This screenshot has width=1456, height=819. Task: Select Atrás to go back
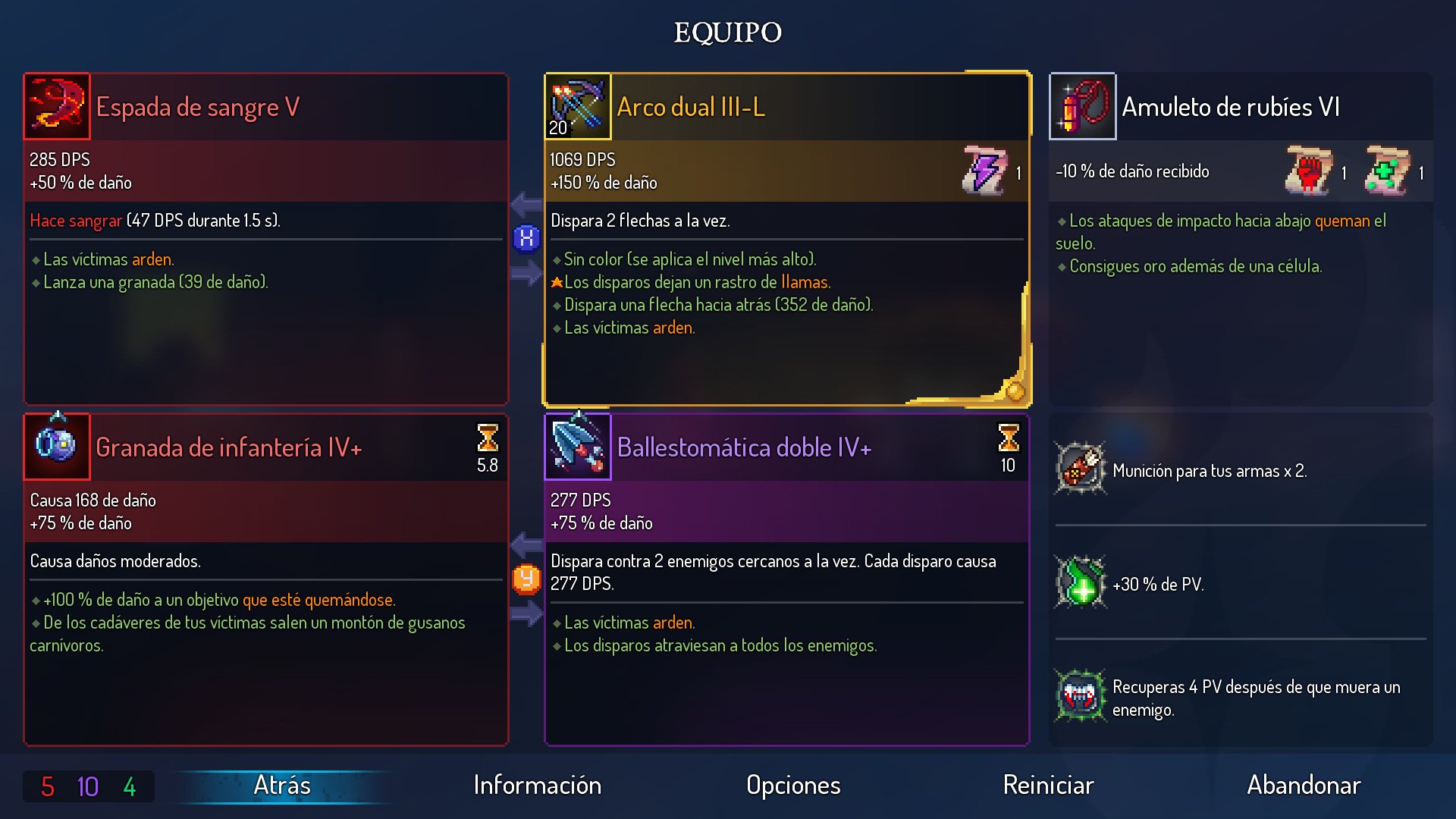[281, 786]
